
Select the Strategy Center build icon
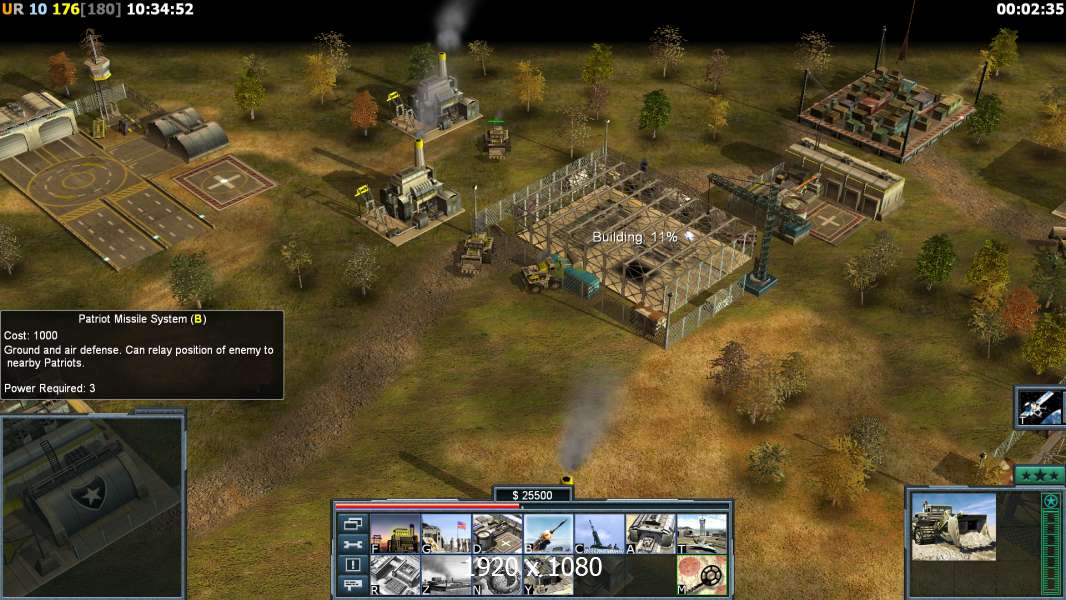pos(395,575)
